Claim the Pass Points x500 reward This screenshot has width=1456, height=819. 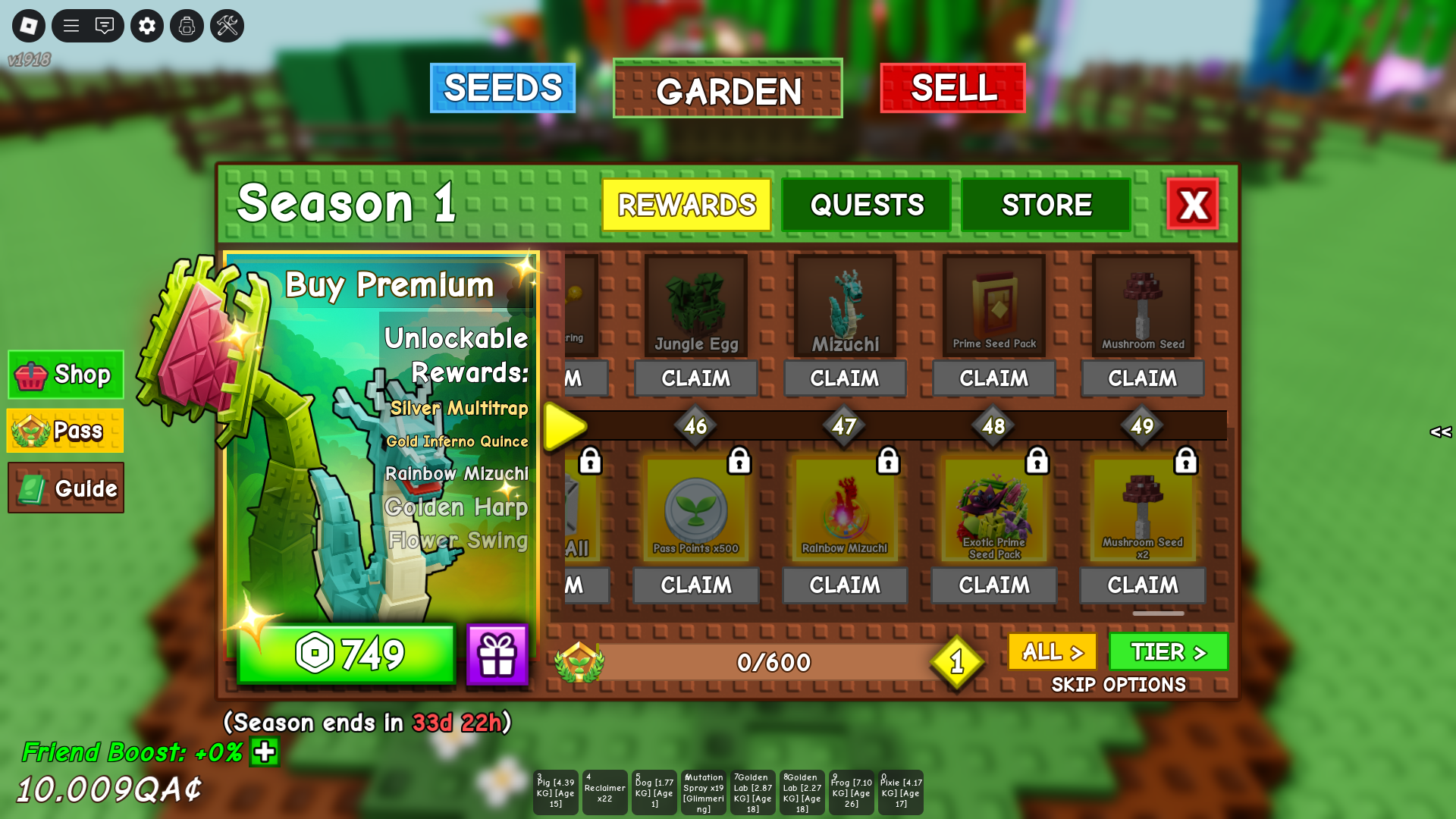(695, 585)
